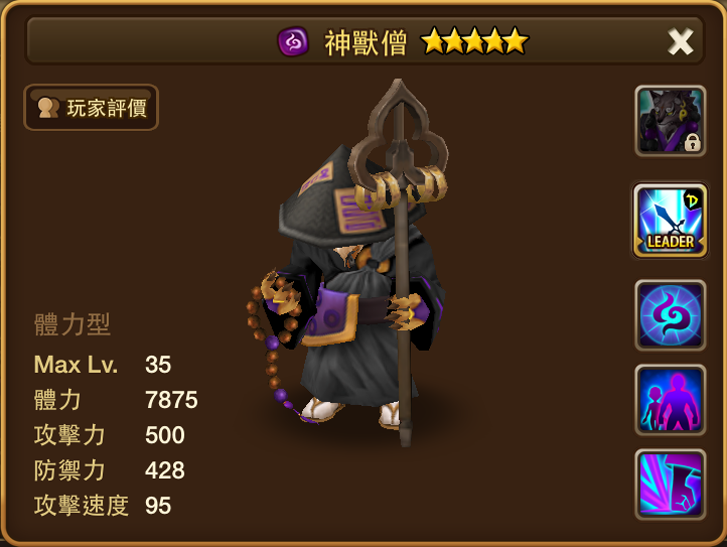
Task: View the locked awakened form portrait
Action: 670,121
